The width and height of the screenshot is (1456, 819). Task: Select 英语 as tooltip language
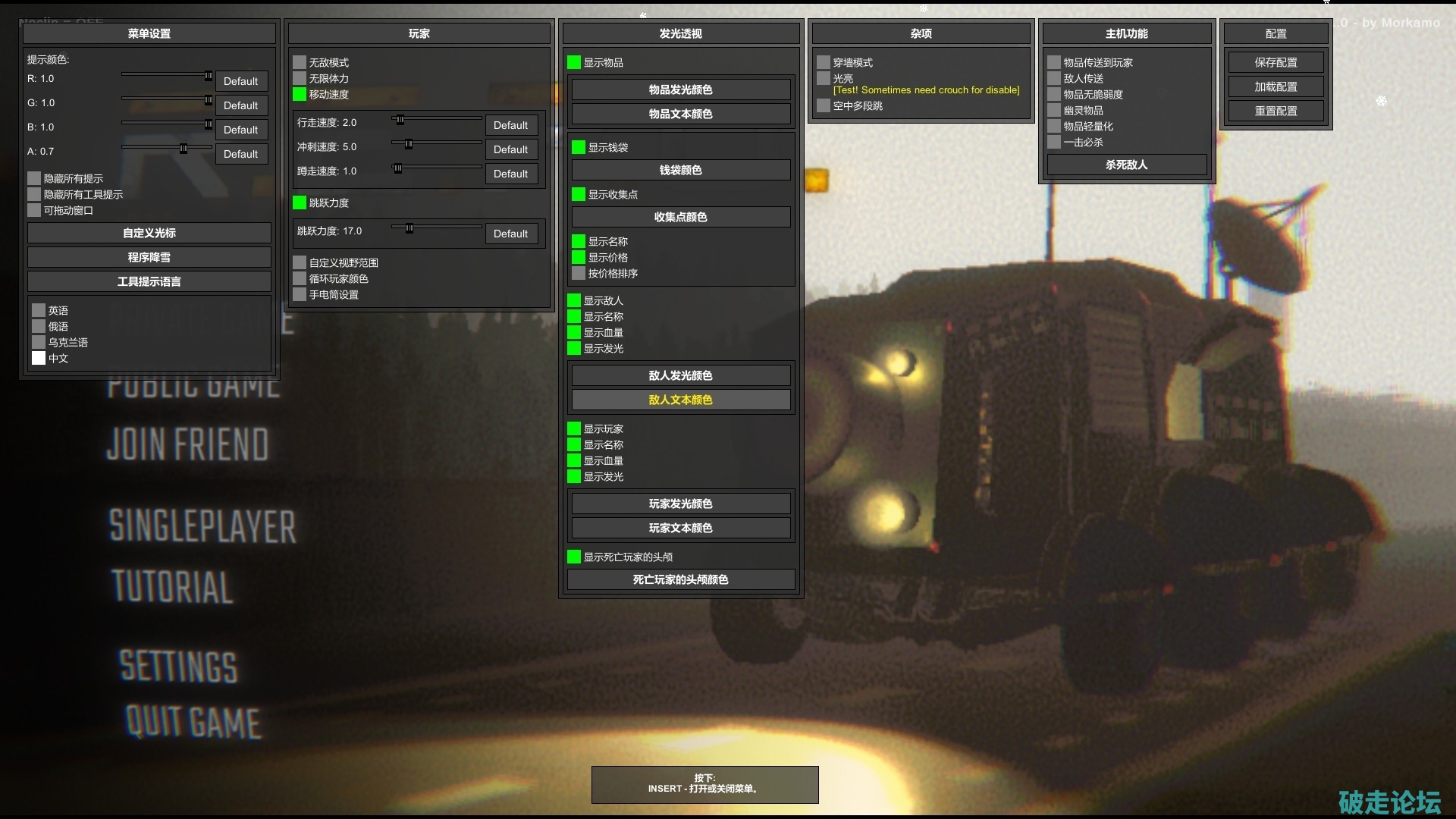point(39,311)
